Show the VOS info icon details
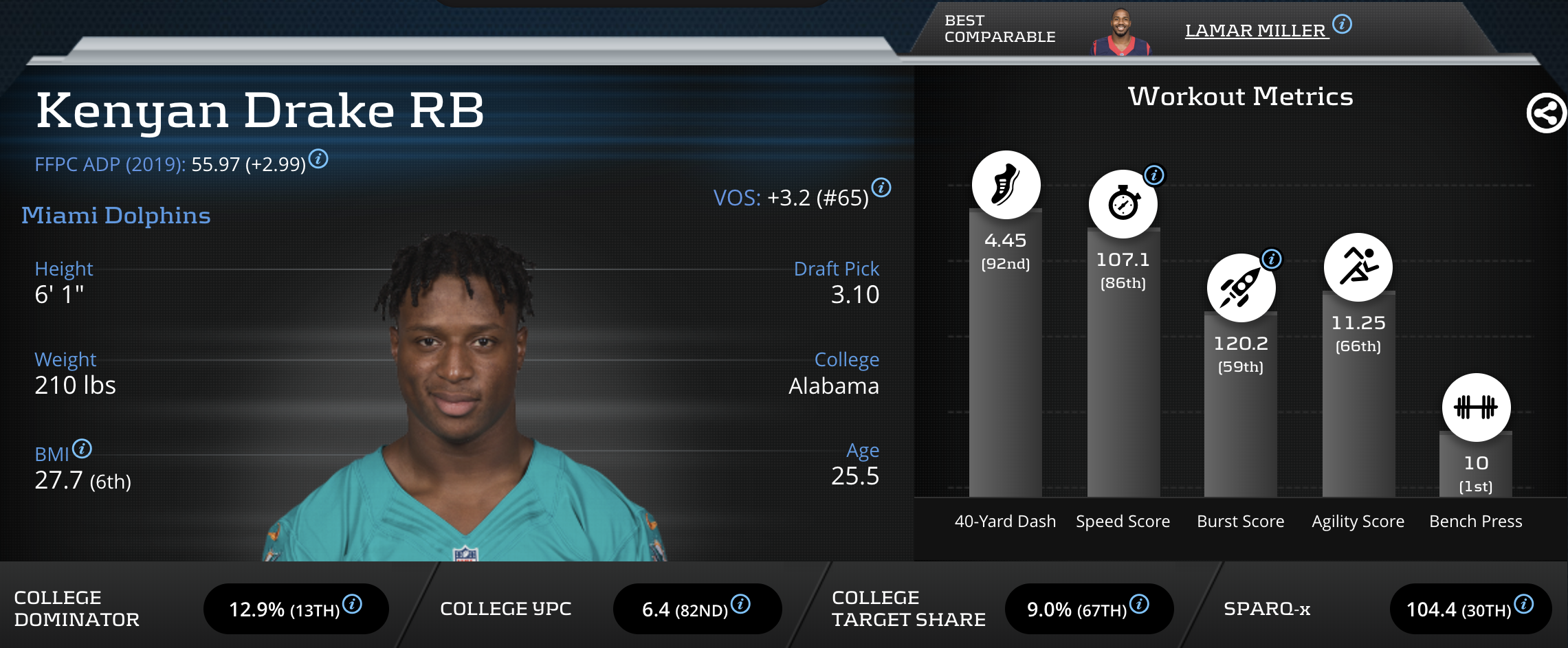 [x=881, y=187]
